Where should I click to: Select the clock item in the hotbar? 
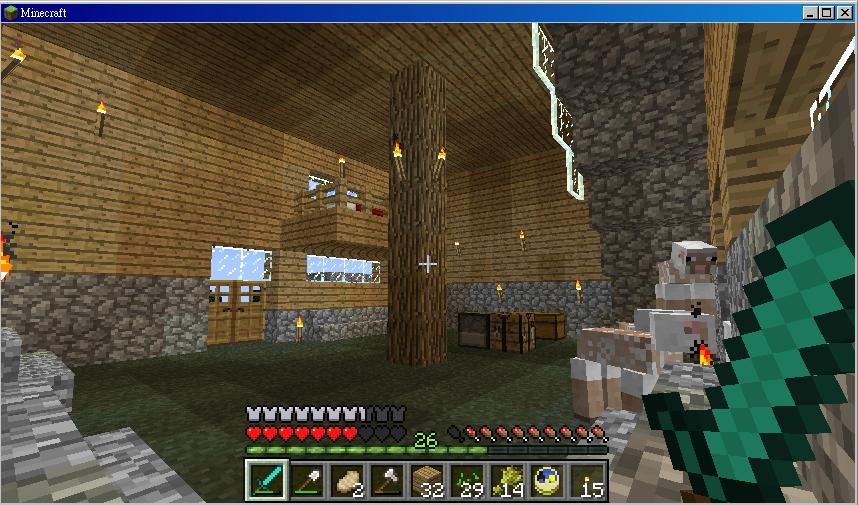[x=547, y=481]
